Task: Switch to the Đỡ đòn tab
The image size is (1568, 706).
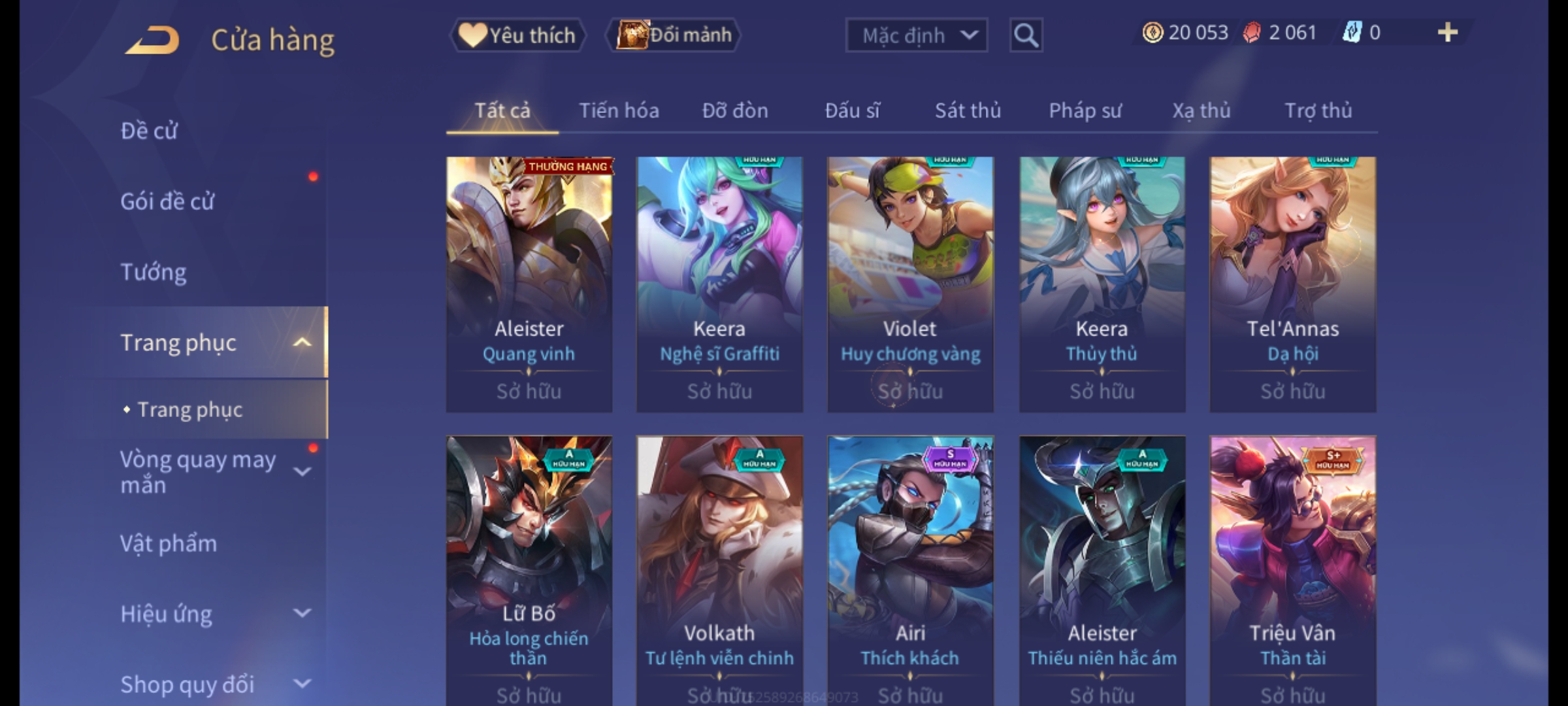Action: [x=735, y=111]
